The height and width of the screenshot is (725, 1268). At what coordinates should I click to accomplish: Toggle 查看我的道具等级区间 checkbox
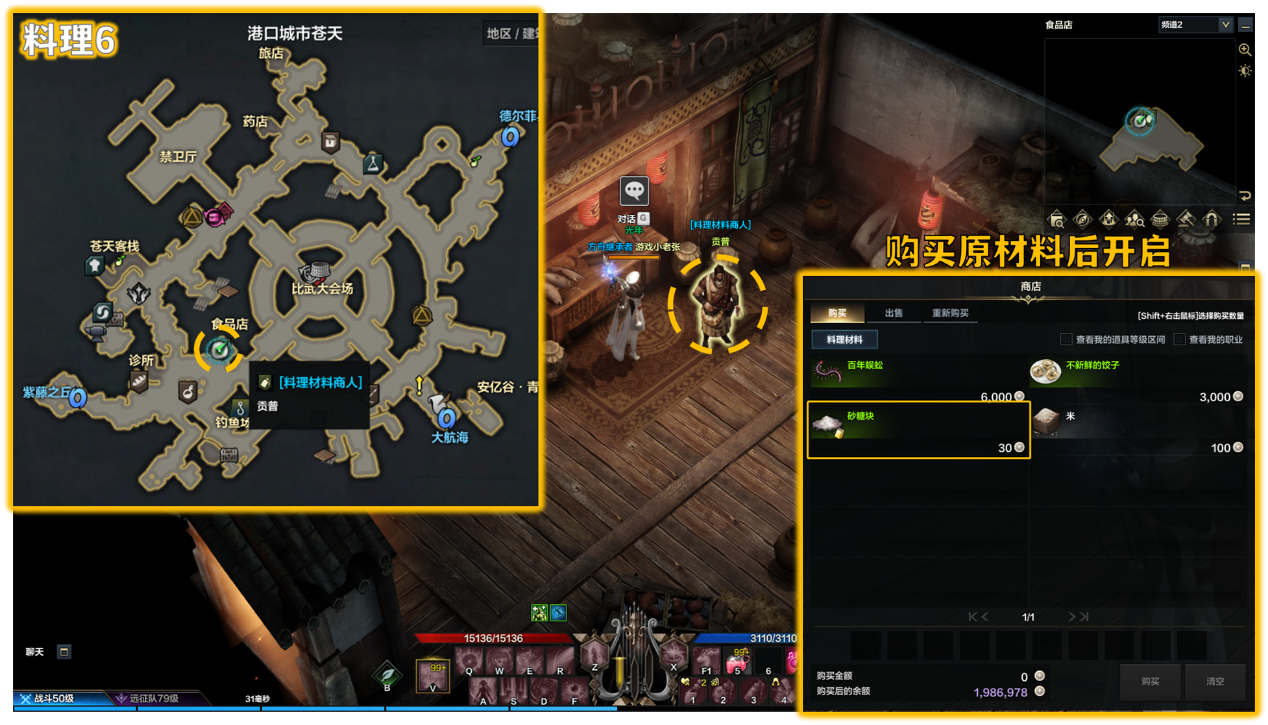coord(1066,340)
